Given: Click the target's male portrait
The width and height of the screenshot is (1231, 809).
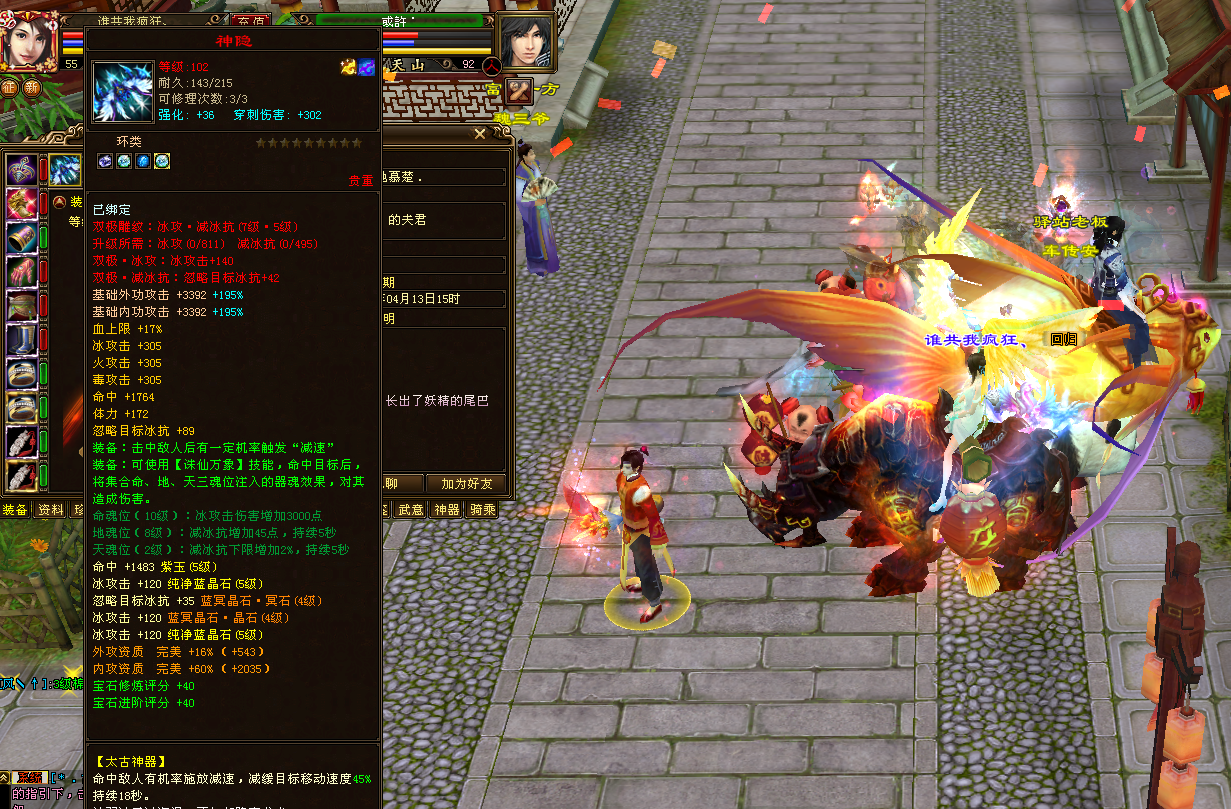Looking at the screenshot, I should coord(525,43).
